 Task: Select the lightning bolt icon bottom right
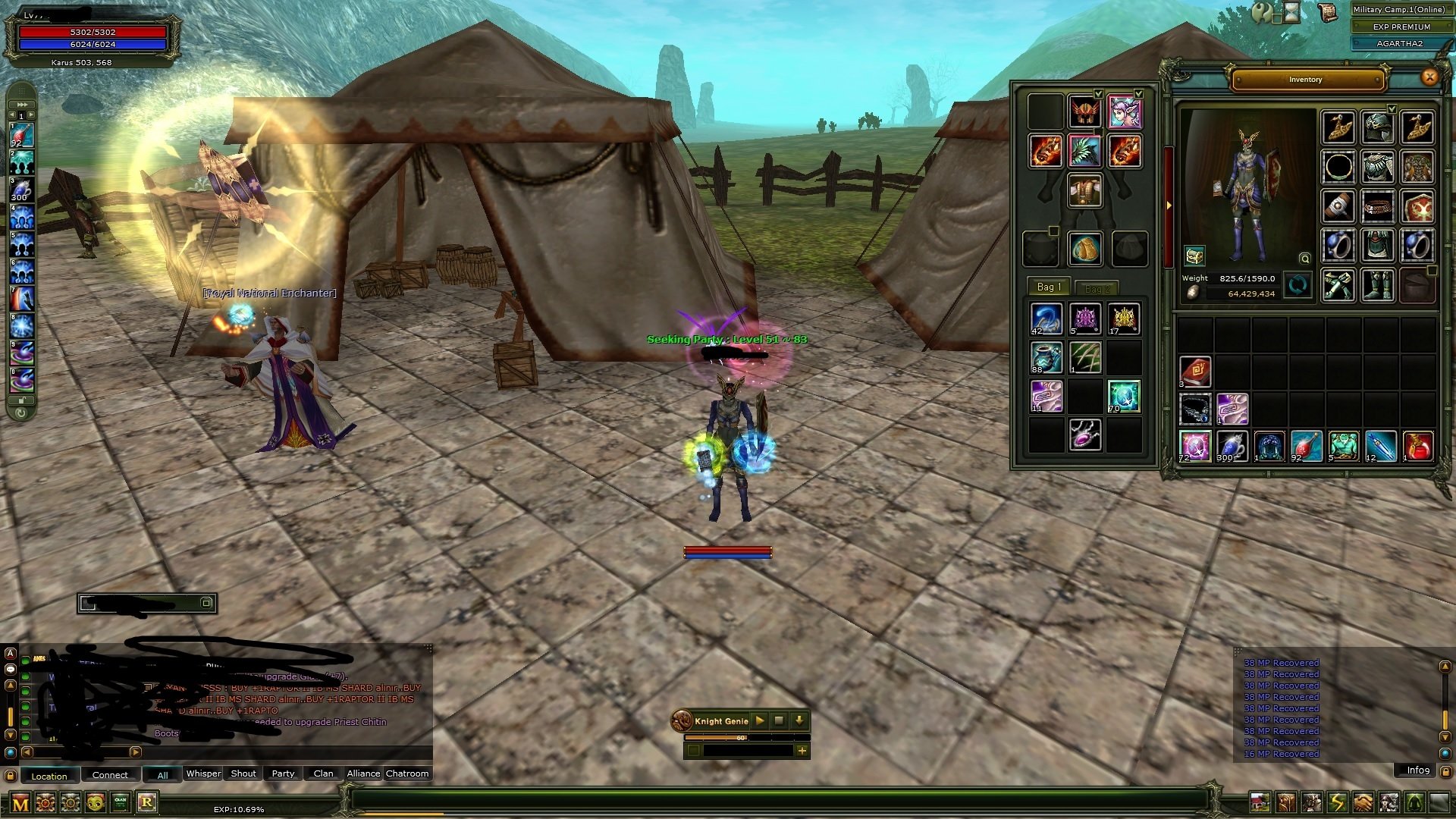pyautogui.click(x=1338, y=801)
